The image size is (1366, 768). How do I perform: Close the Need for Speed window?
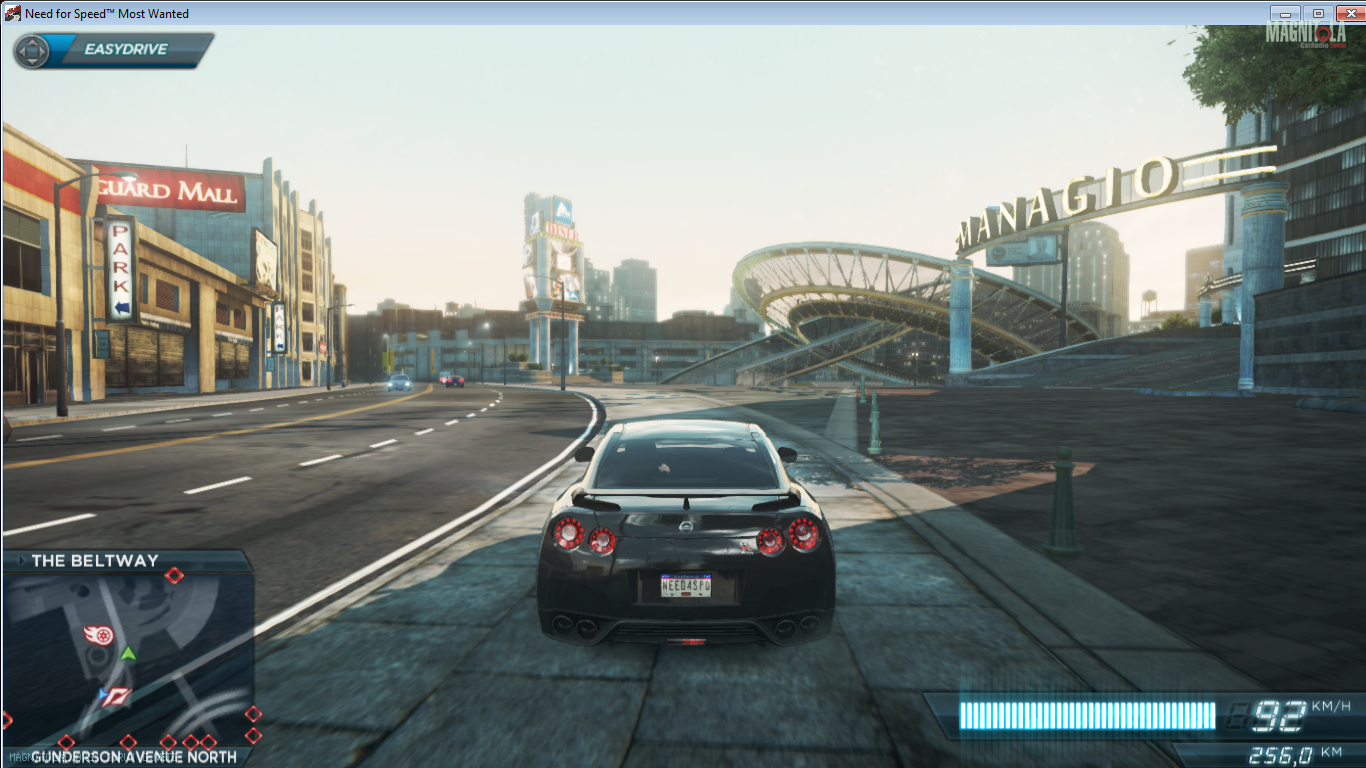[1348, 13]
